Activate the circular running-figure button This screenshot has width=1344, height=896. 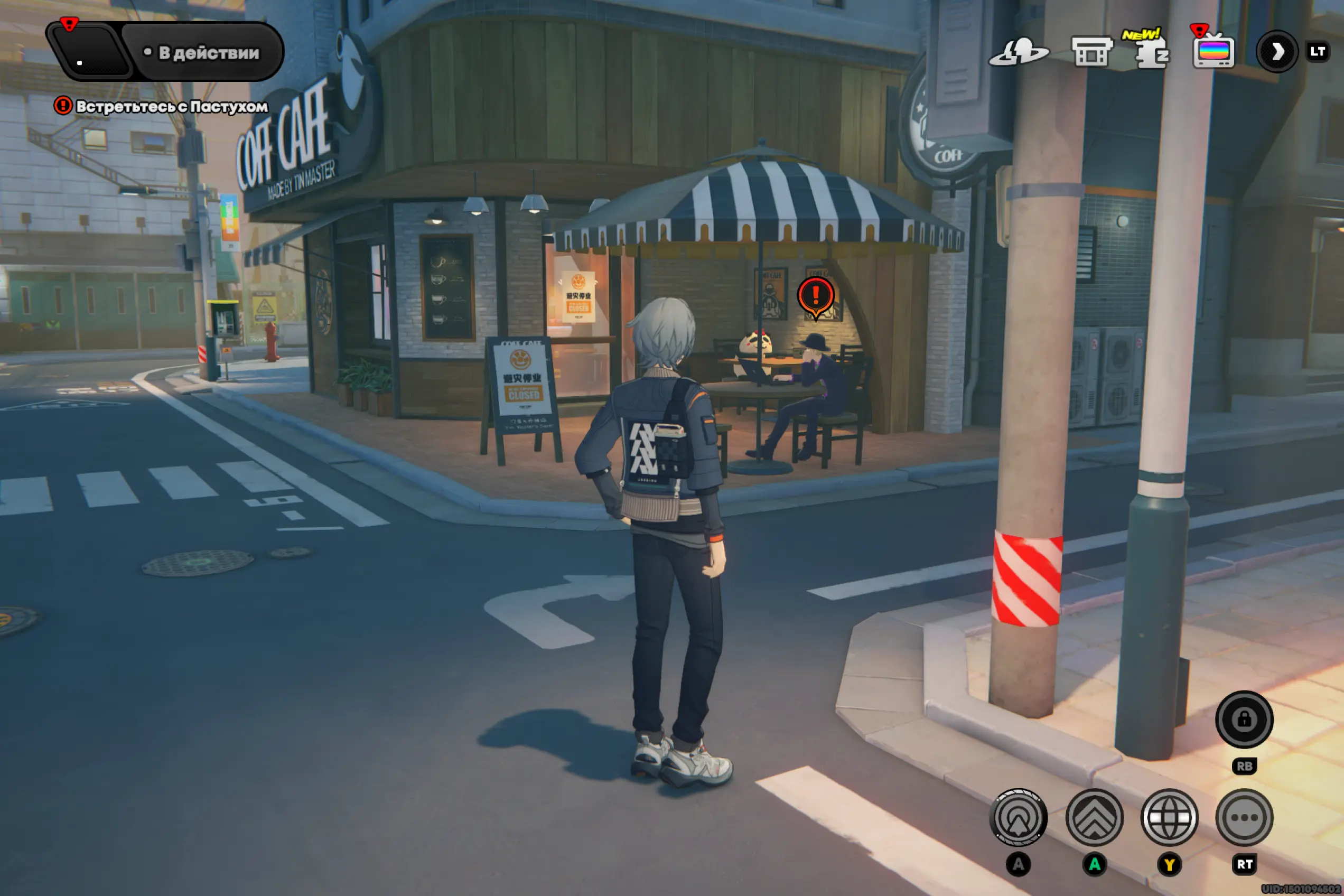coord(1018,818)
